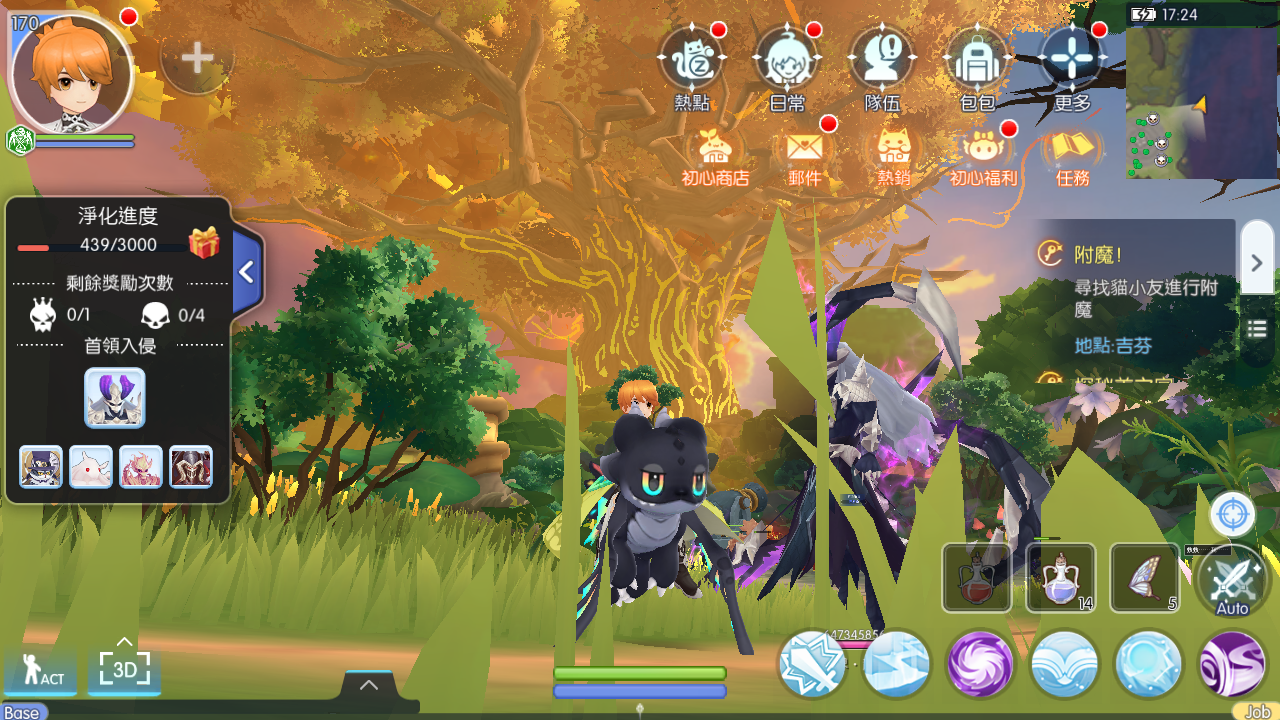Open the 熱銷 hot sales store
1280x720 pixels.
pos(893,155)
